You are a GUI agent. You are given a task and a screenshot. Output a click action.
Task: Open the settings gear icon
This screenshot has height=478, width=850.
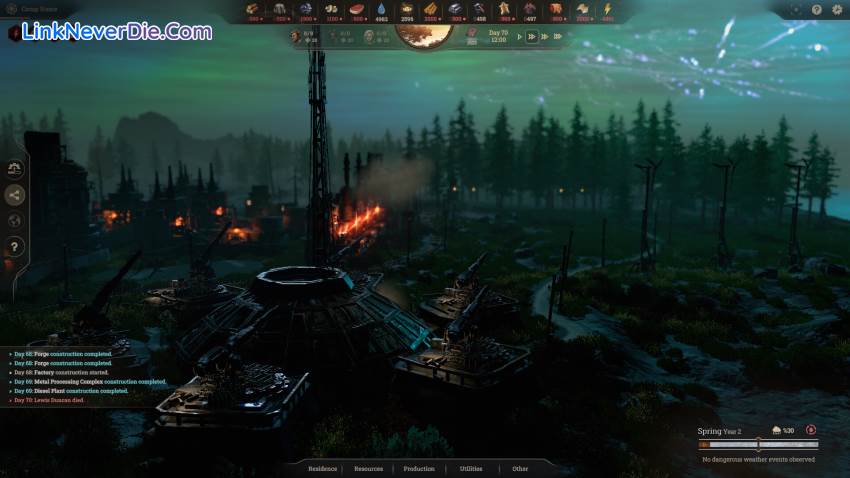[x=837, y=9]
